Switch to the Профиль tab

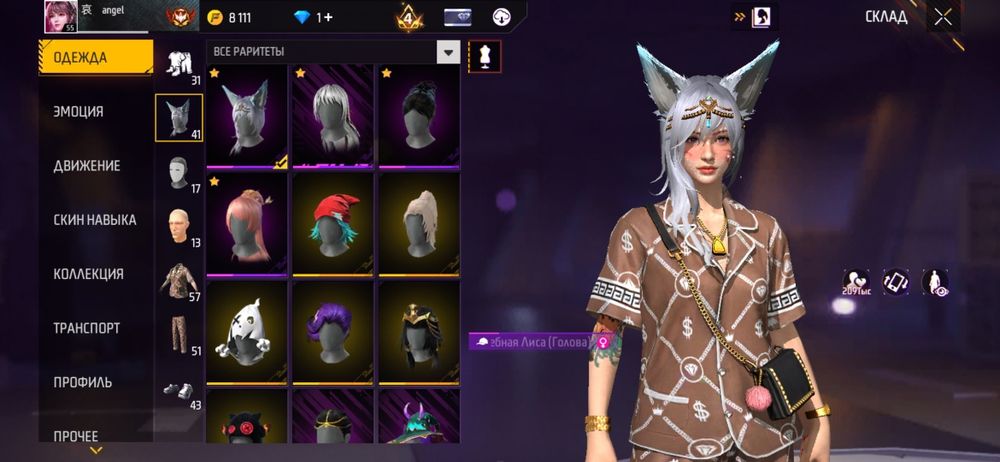(82, 382)
